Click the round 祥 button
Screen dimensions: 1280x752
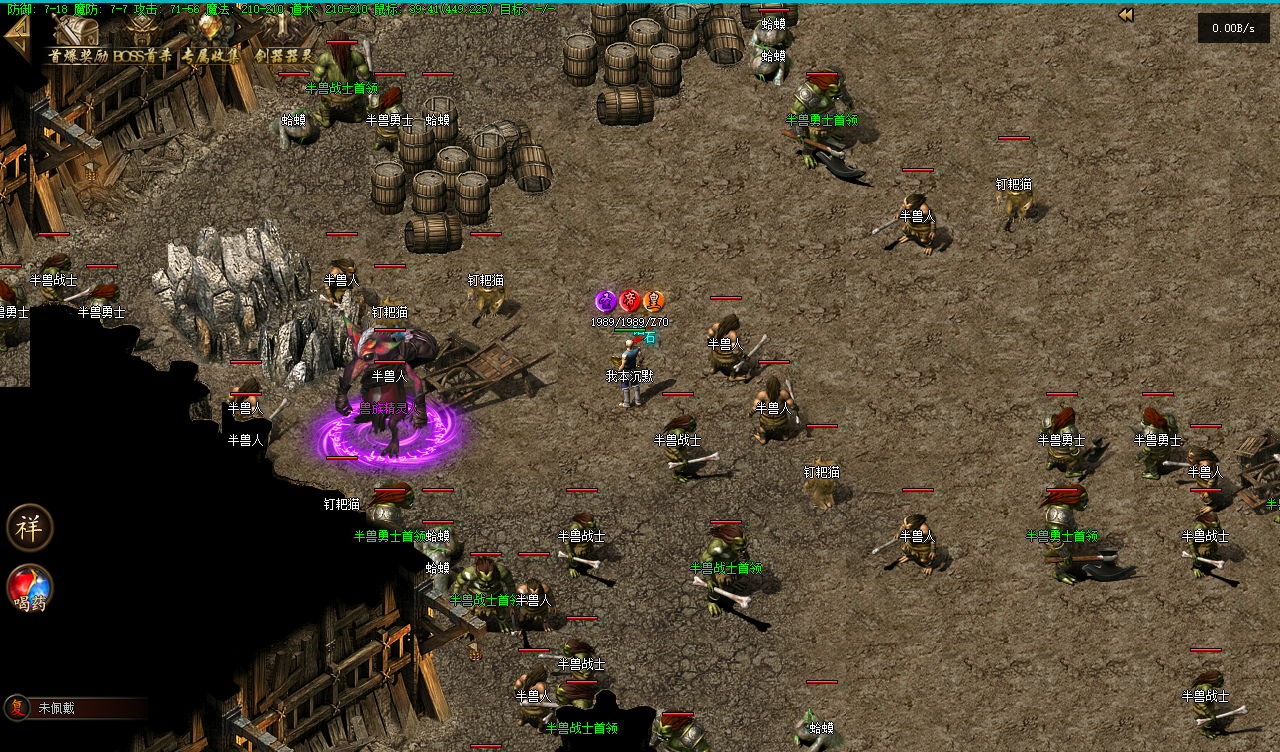coord(29,527)
